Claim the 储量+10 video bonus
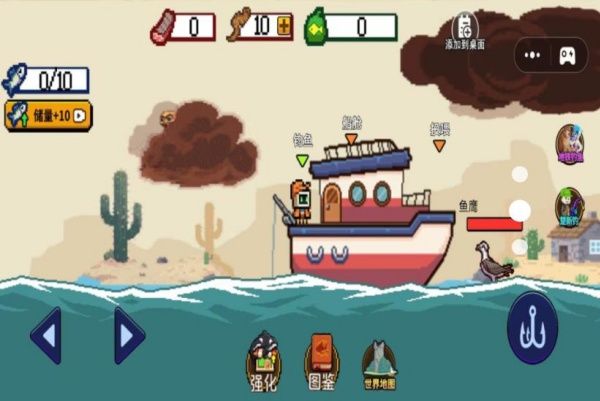Screen dimensions: 600x401 [48, 115]
